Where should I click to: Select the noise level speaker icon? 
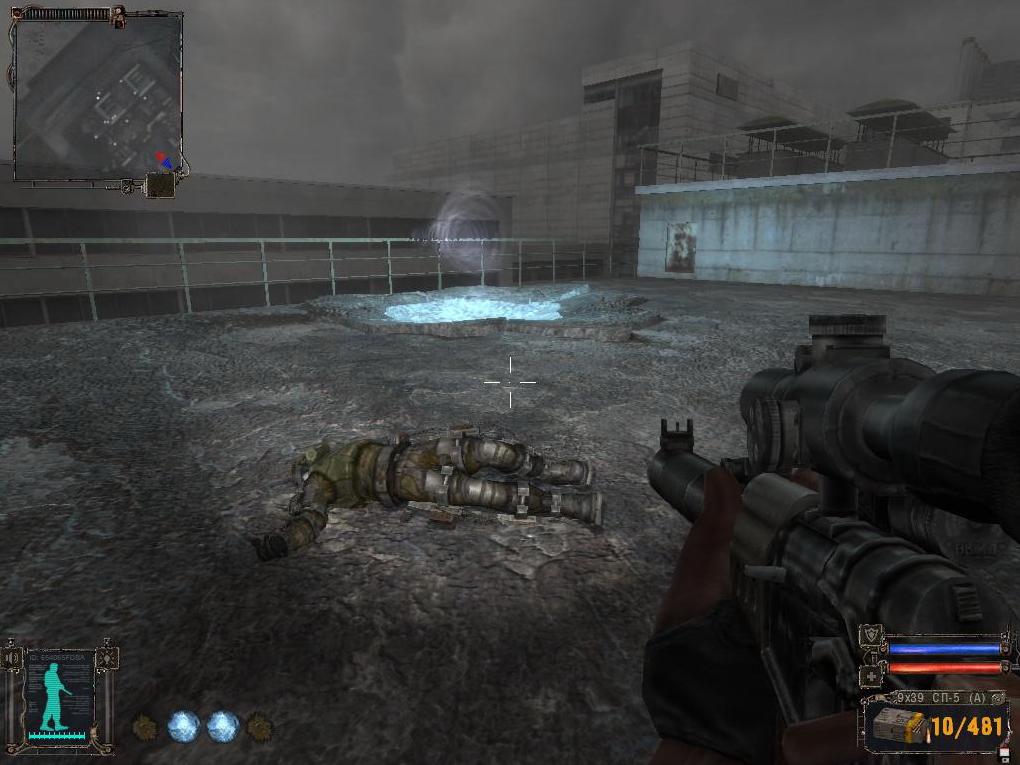[13, 658]
